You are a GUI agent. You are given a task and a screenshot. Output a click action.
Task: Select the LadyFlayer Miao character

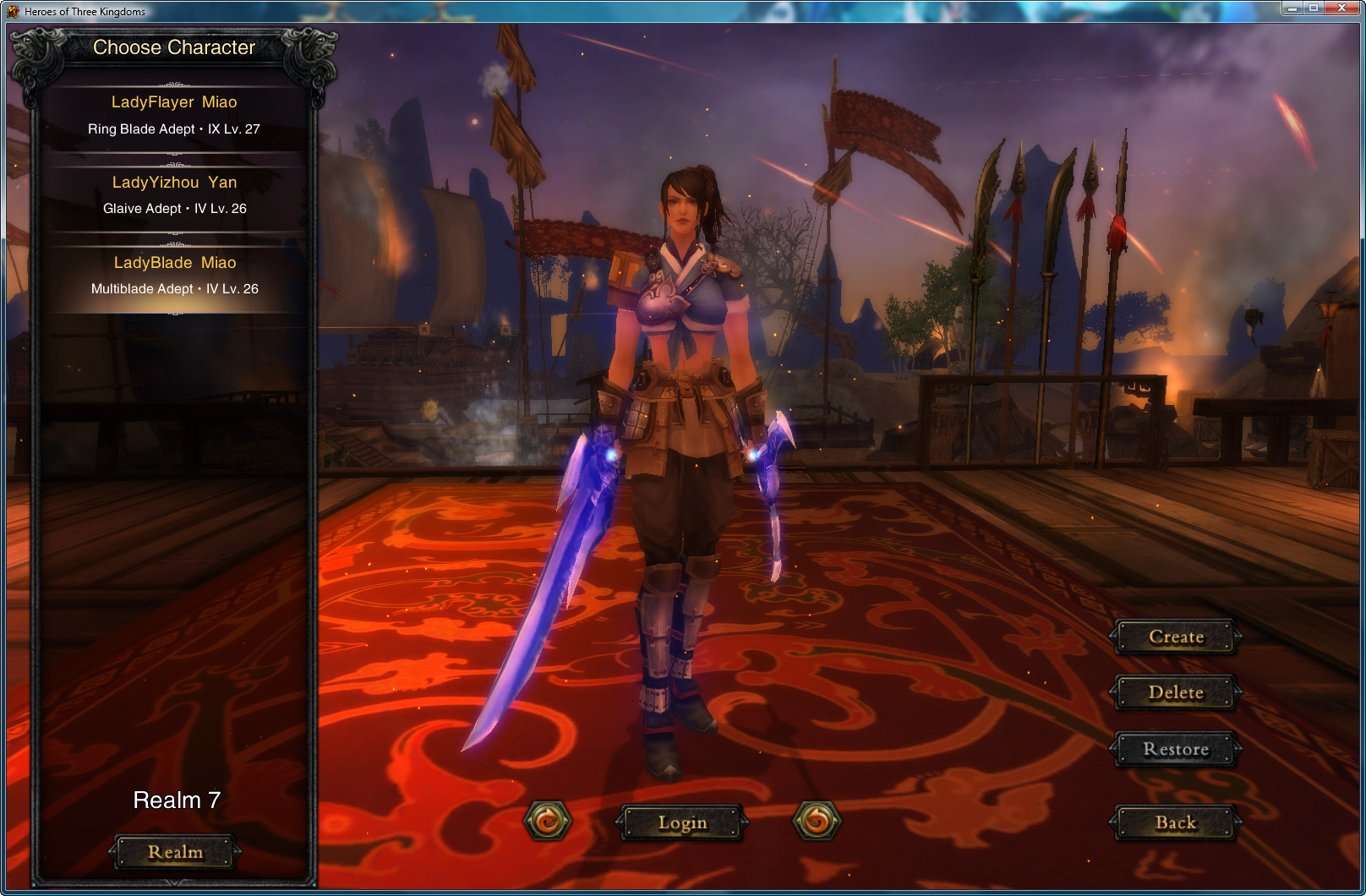coord(174,115)
